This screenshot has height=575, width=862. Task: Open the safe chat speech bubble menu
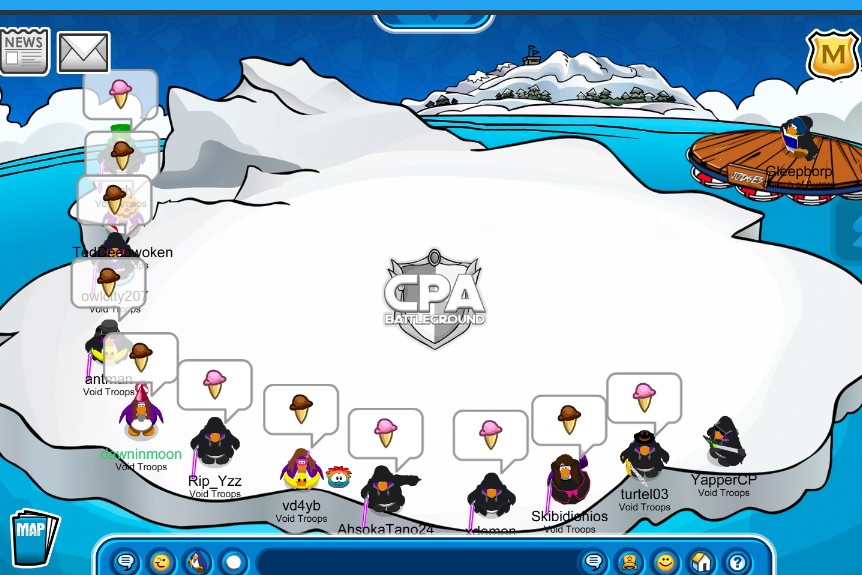[x=125, y=562]
